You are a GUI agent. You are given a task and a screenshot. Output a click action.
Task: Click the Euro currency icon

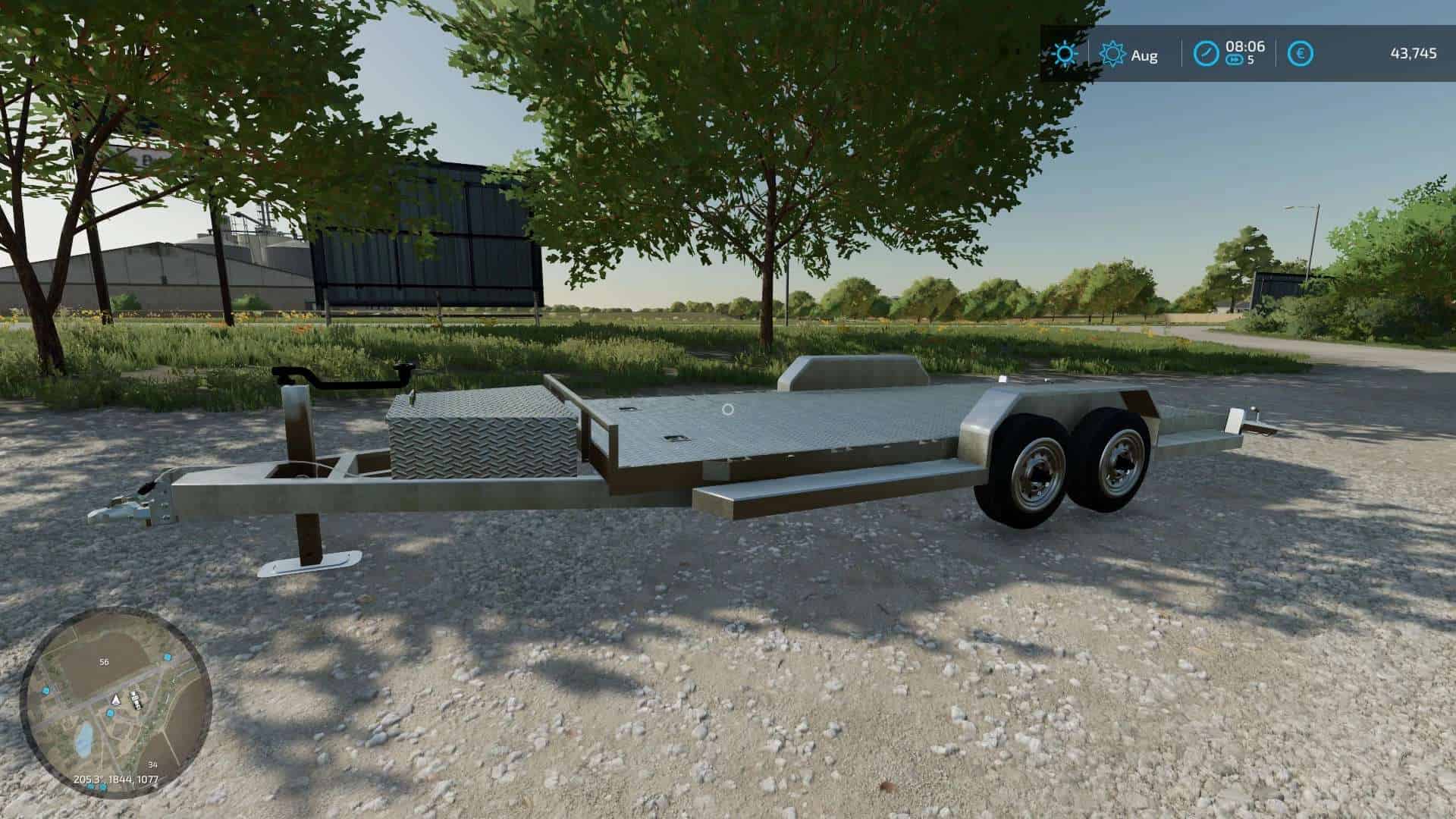[x=1299, y=54]
